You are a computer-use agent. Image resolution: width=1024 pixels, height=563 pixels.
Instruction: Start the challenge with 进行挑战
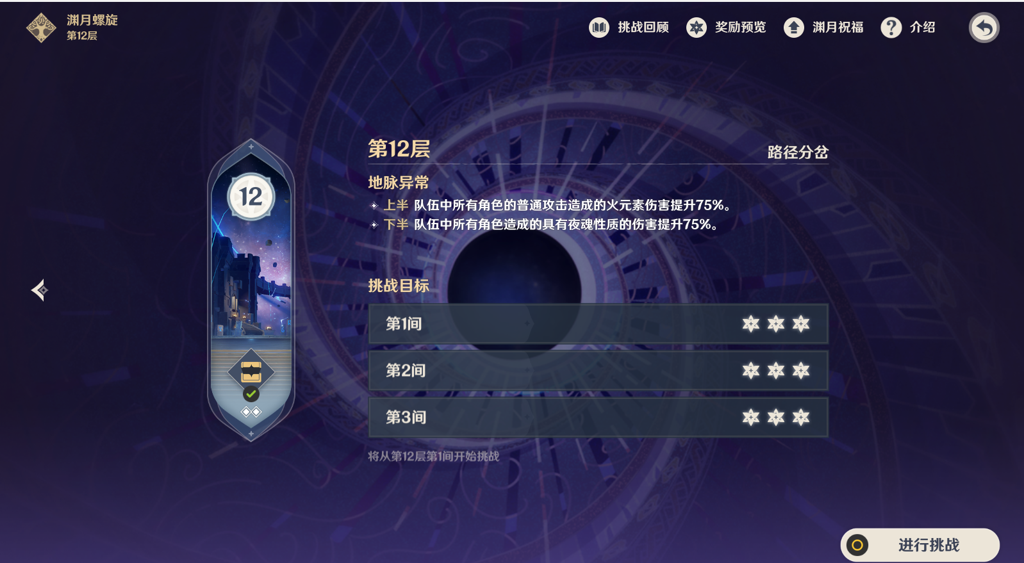click(920, 545)
